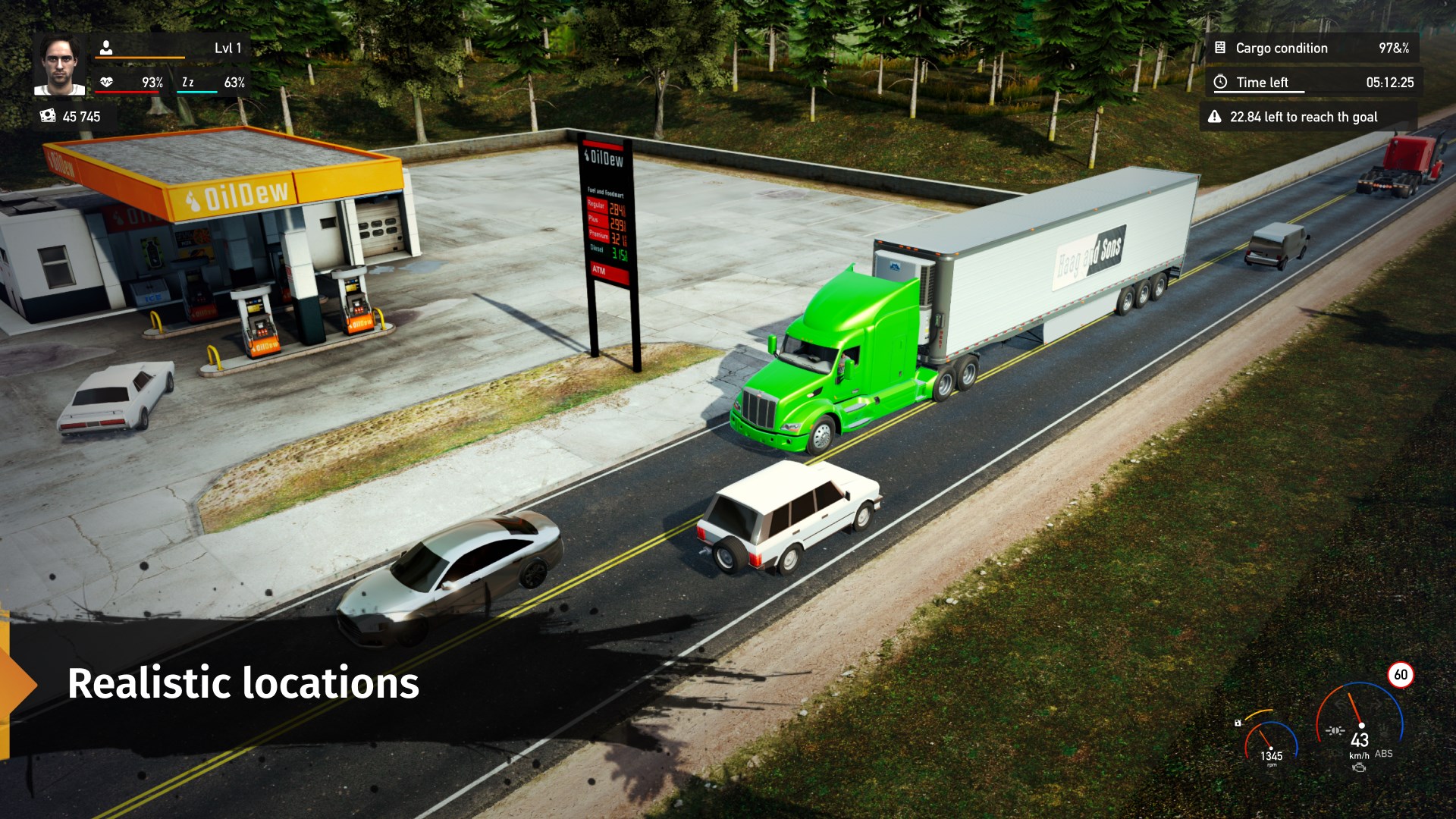Click the orange experience progress bar
The height and width of the screenshot is (819, 1456).
coord(140,58)
